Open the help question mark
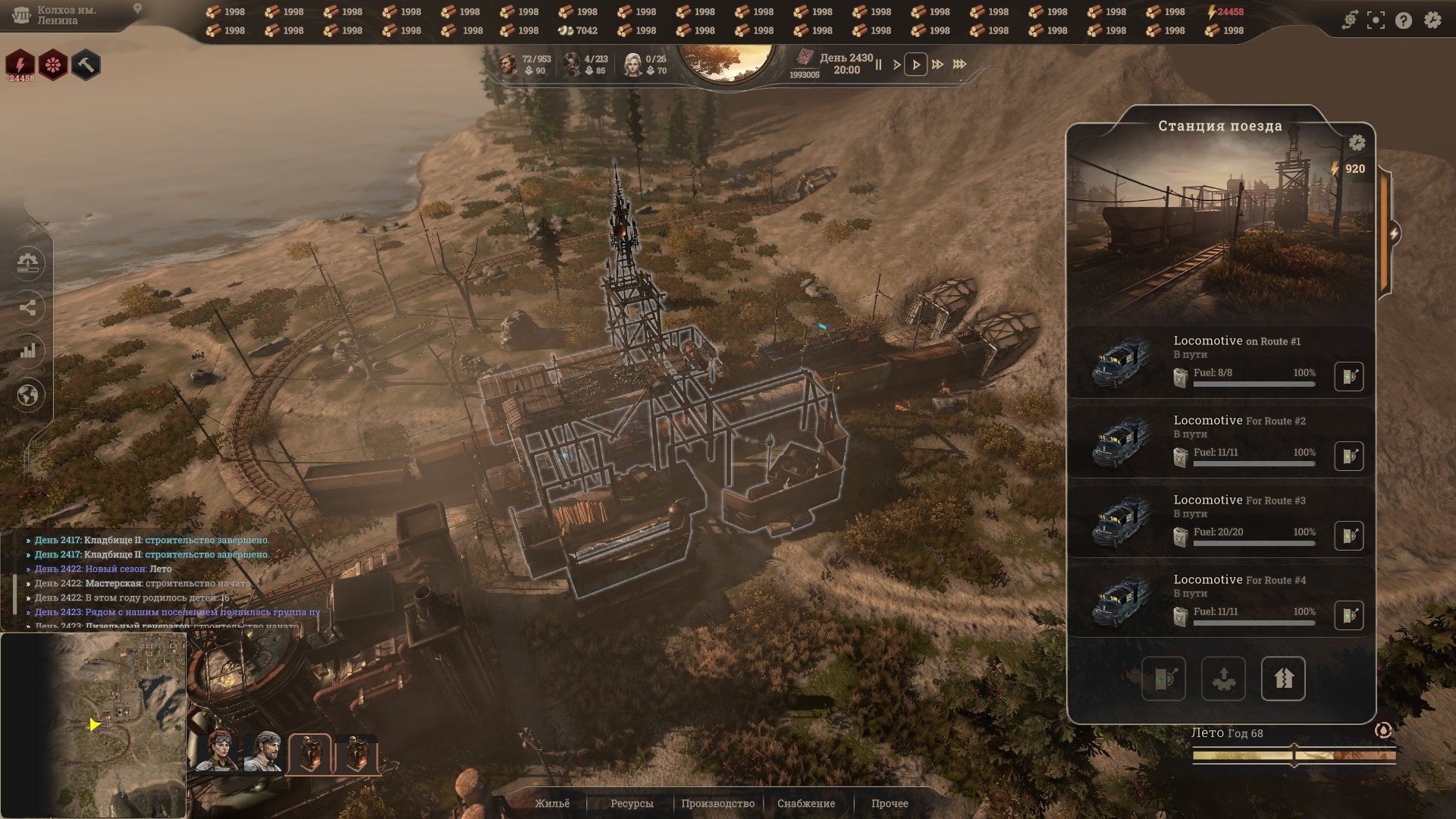The height and width of the screenshot is (819, 1456). click(x=1404, y=20)
